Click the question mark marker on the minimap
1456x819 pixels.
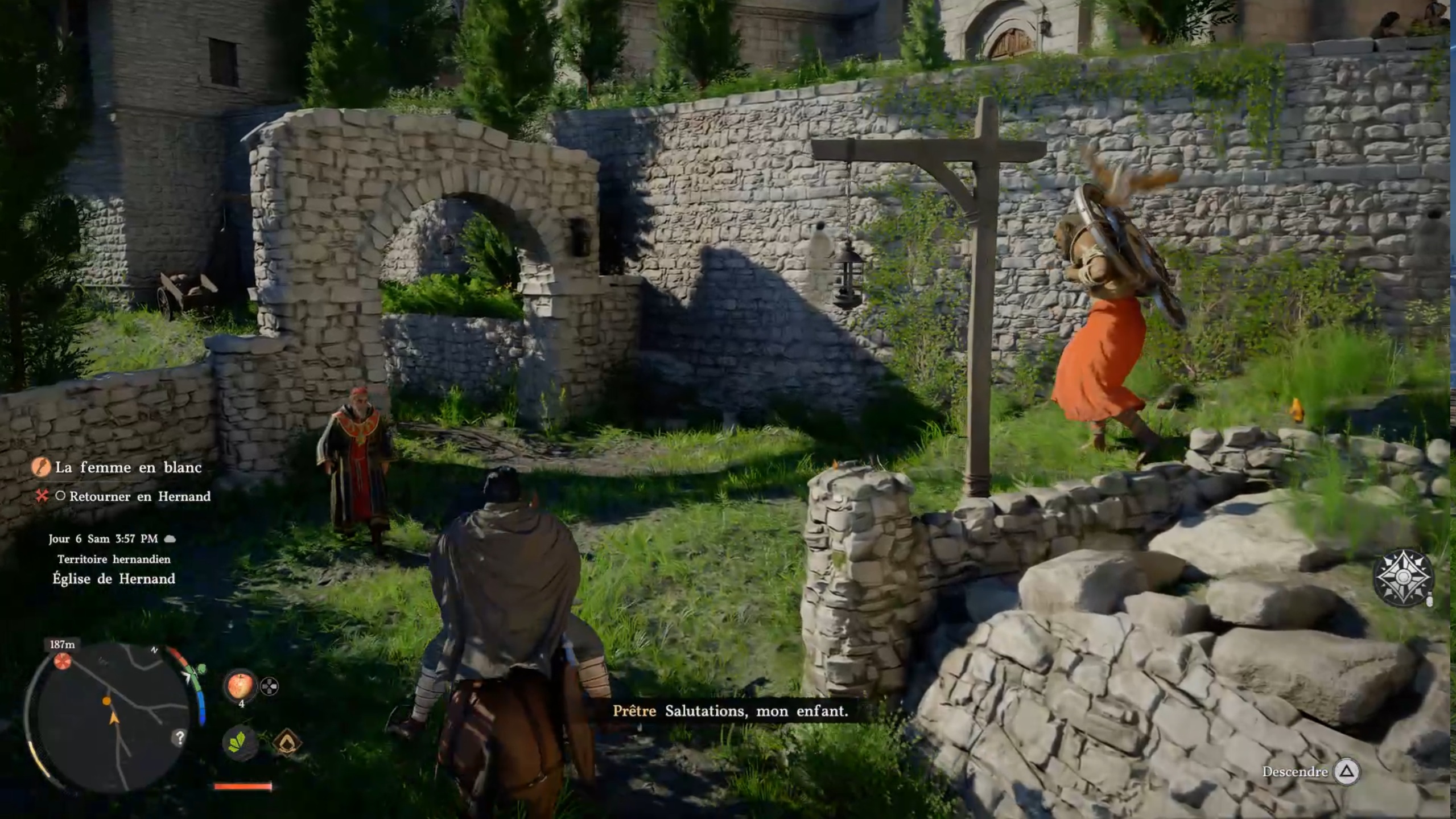coord(180,738)
